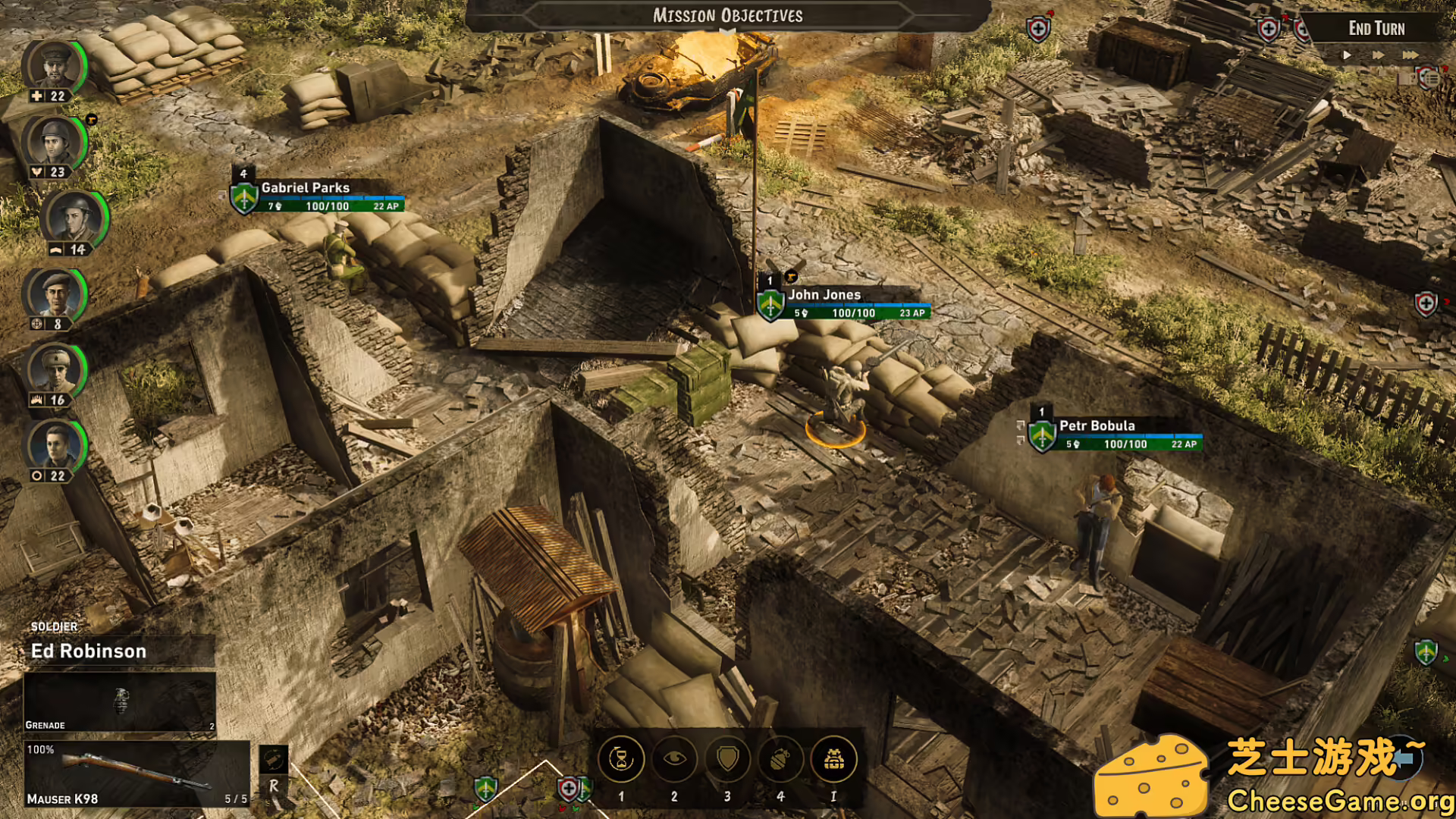Select the Grenade item slot
Viewport: 1456px width, 819px height.
(120, 701)
